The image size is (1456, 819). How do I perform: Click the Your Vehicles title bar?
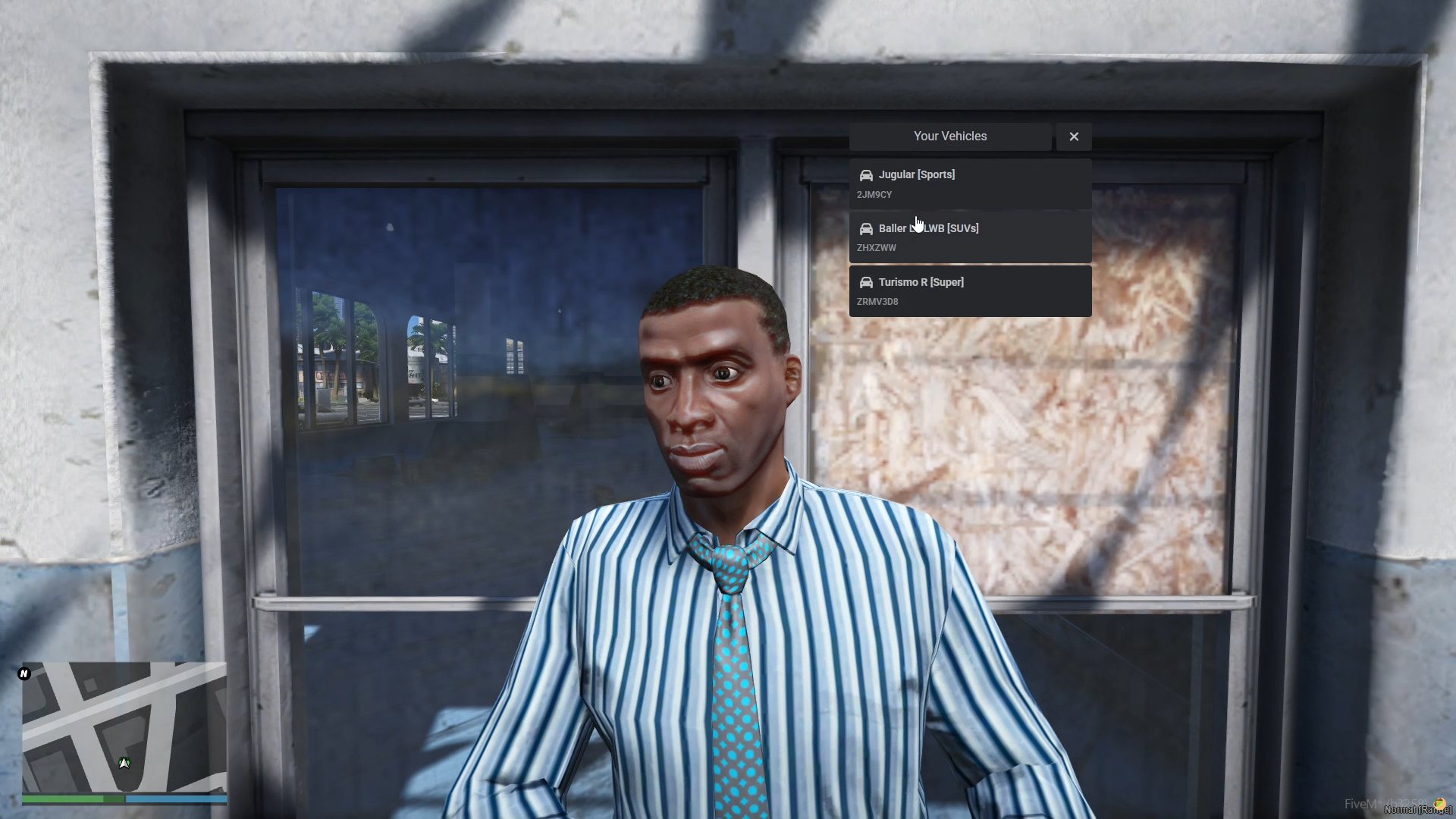[949, 136]
